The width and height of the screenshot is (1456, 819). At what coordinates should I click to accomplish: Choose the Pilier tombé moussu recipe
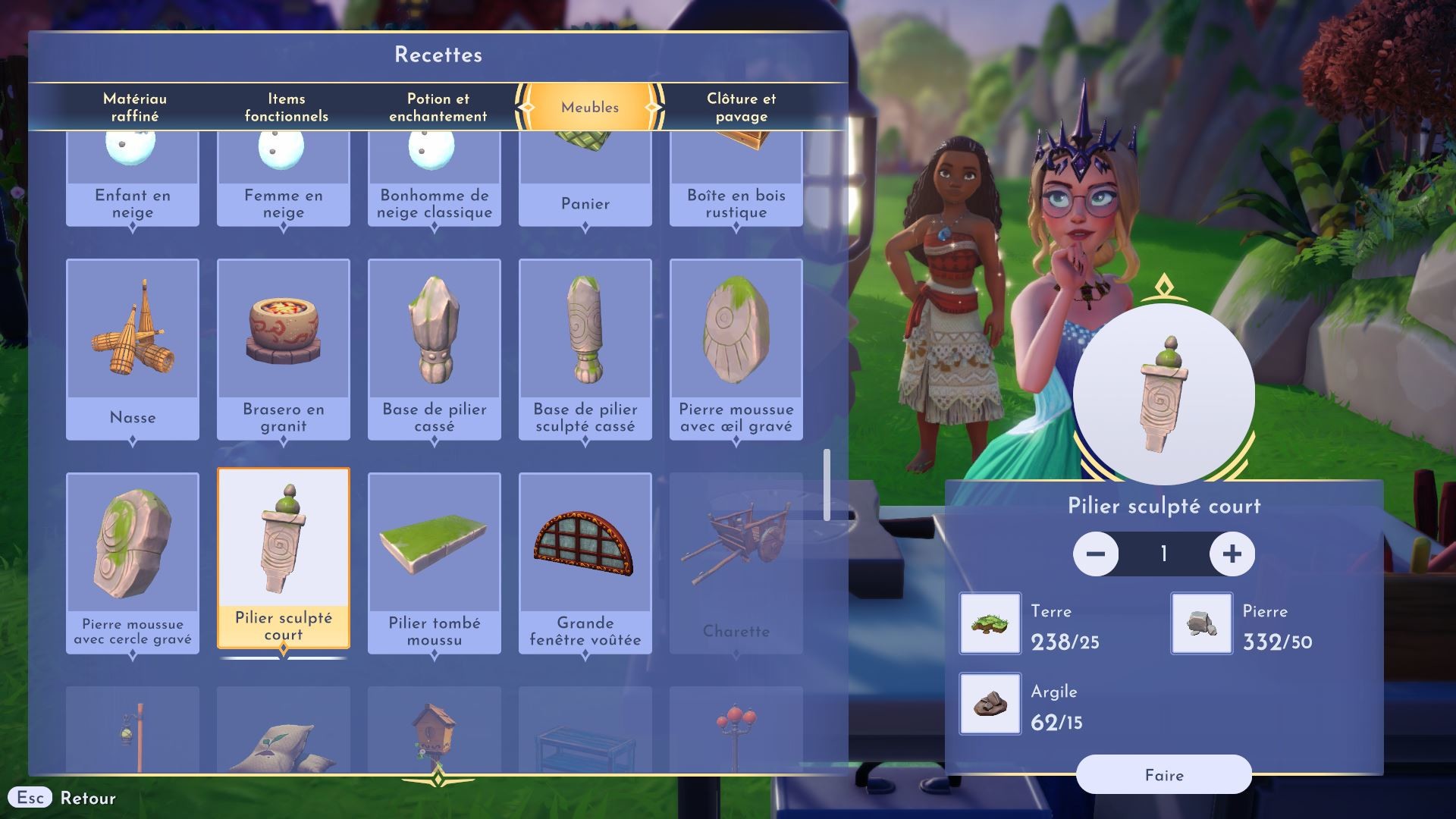point(435,563)
